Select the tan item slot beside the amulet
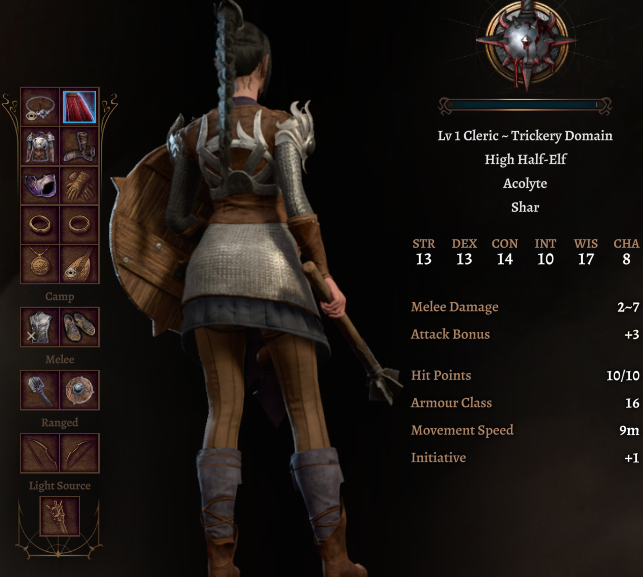Screen dimensions: 643x577 [79, 262]
